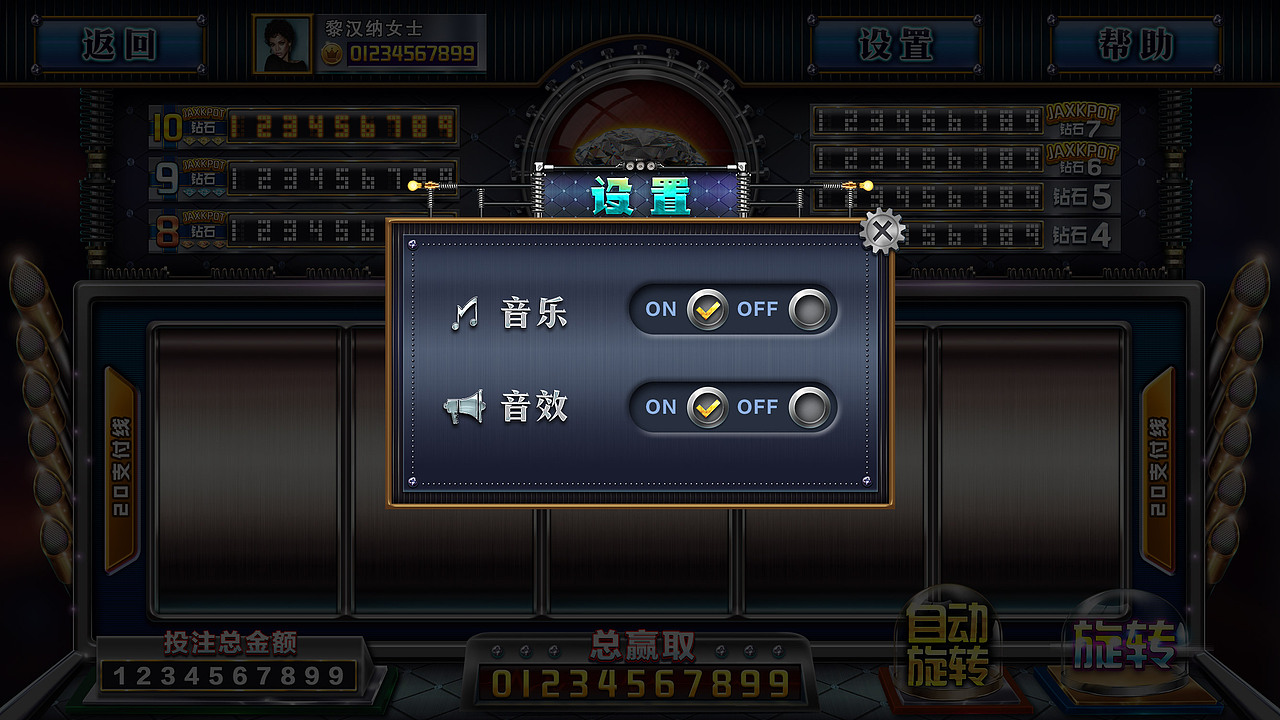Screen dimensions: 1280x720
Task: Click the megaphone icon beside 音效
Action: [464, 408]
